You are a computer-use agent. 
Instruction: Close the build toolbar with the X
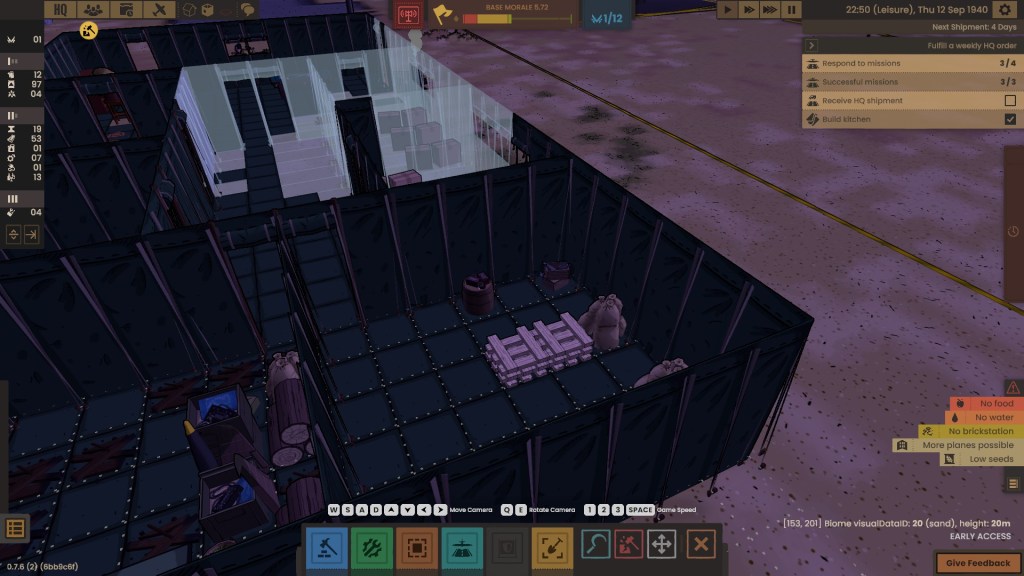702,545
